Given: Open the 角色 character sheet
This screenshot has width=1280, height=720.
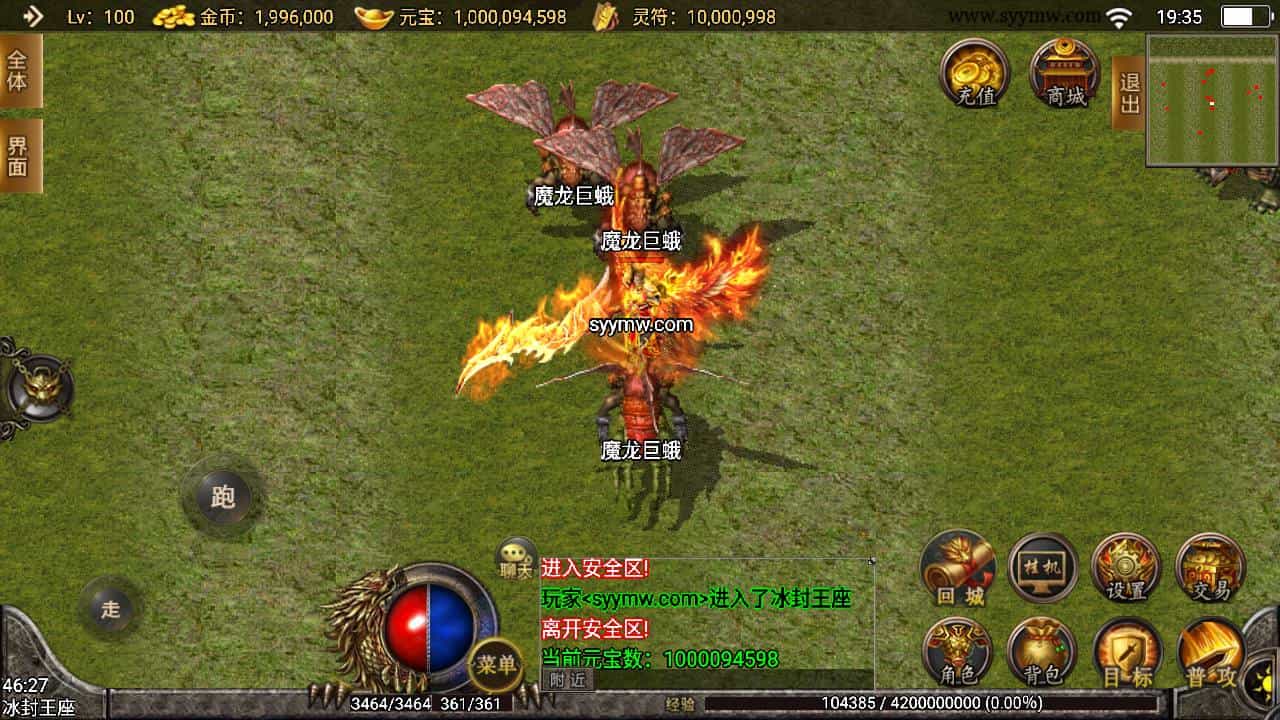Looking at the screenshot, I should tap(956, 652).
